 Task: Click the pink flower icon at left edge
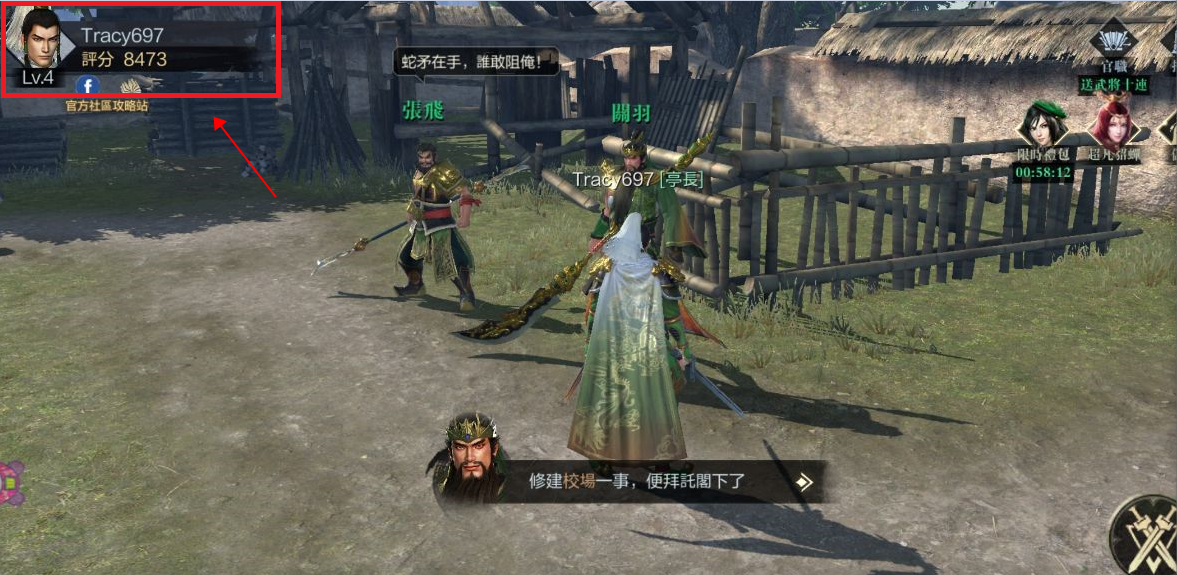(10, 484)
